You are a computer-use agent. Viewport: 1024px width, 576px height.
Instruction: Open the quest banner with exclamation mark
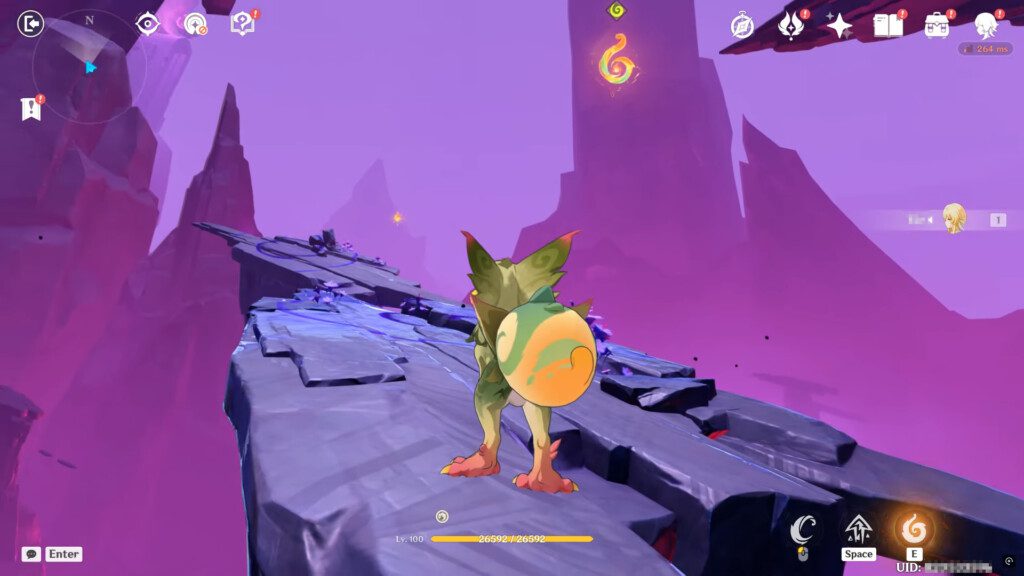[x=31, y=109]
